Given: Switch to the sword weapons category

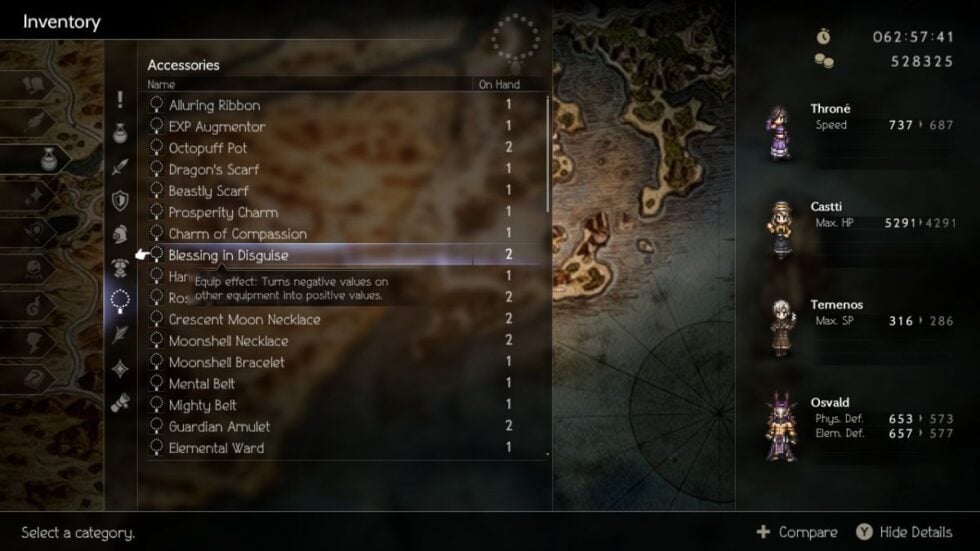Looking at the screenshot, I should point(120,167).
